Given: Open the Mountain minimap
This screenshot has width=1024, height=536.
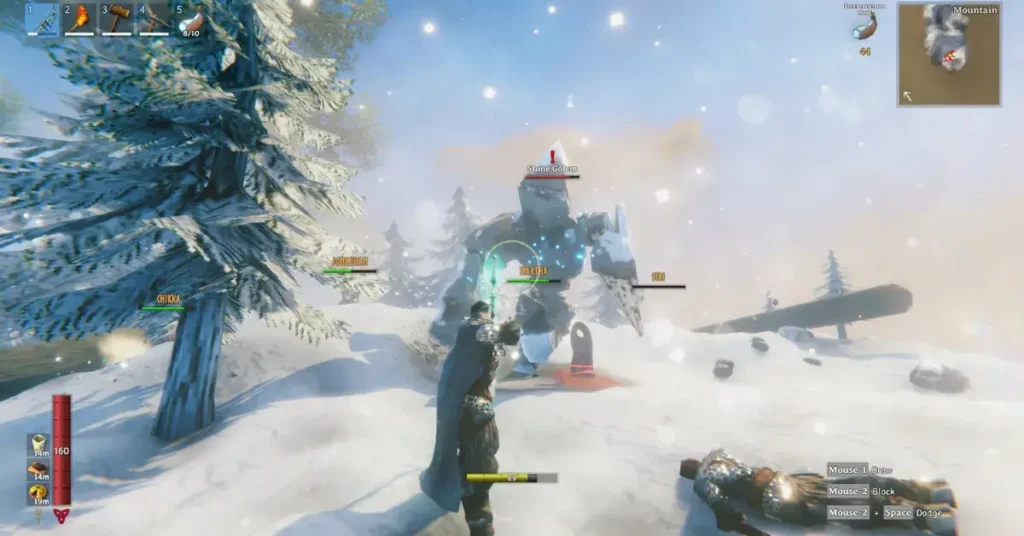Looking at the screenshot, I should coord(948,54).
